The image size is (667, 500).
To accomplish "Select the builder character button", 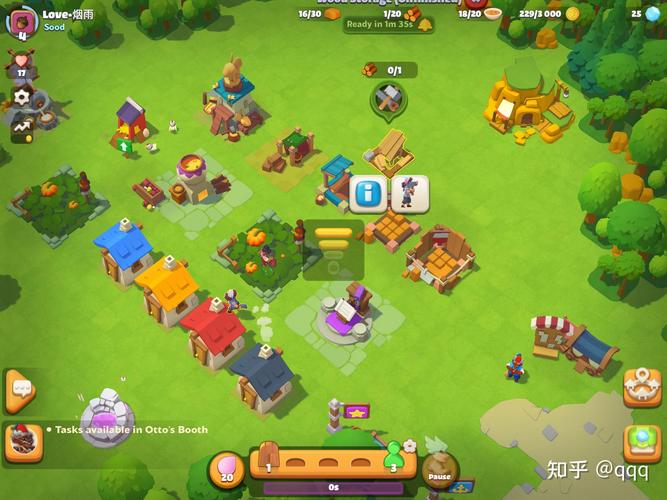I will pos(410,193).
